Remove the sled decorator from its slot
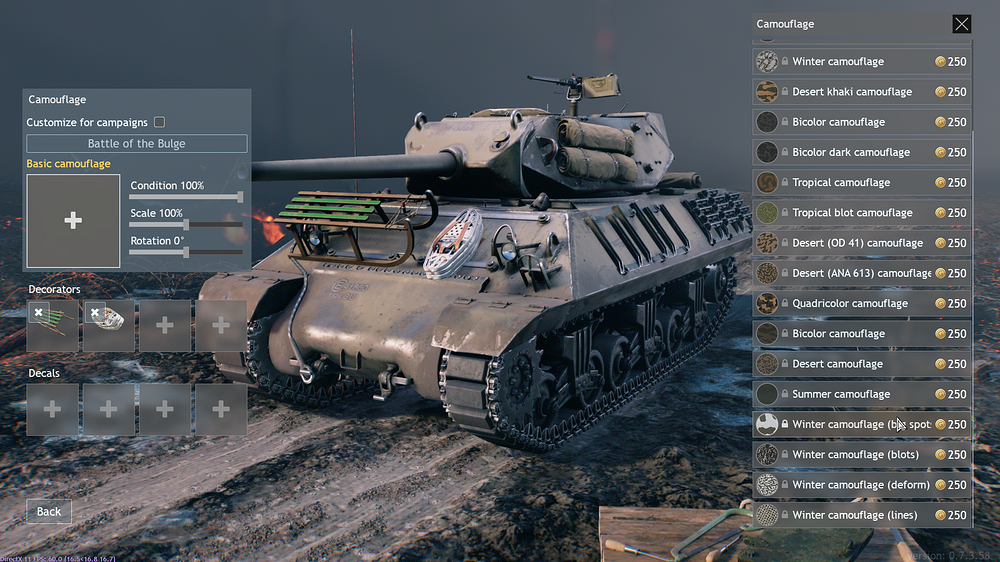This screenshot has width=1000, height=562. 38,313
